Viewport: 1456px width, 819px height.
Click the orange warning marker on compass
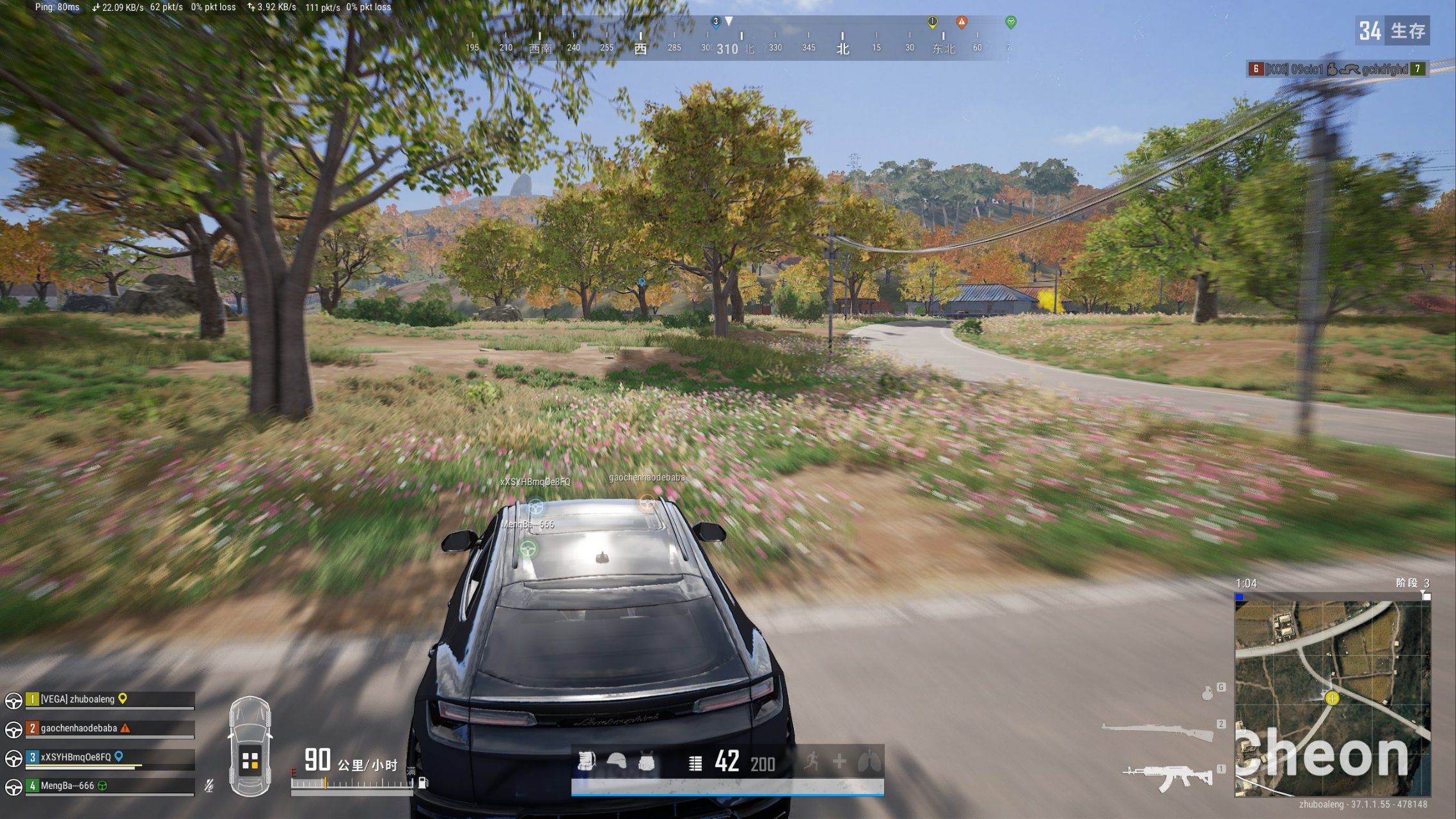[x=961, y=22]
